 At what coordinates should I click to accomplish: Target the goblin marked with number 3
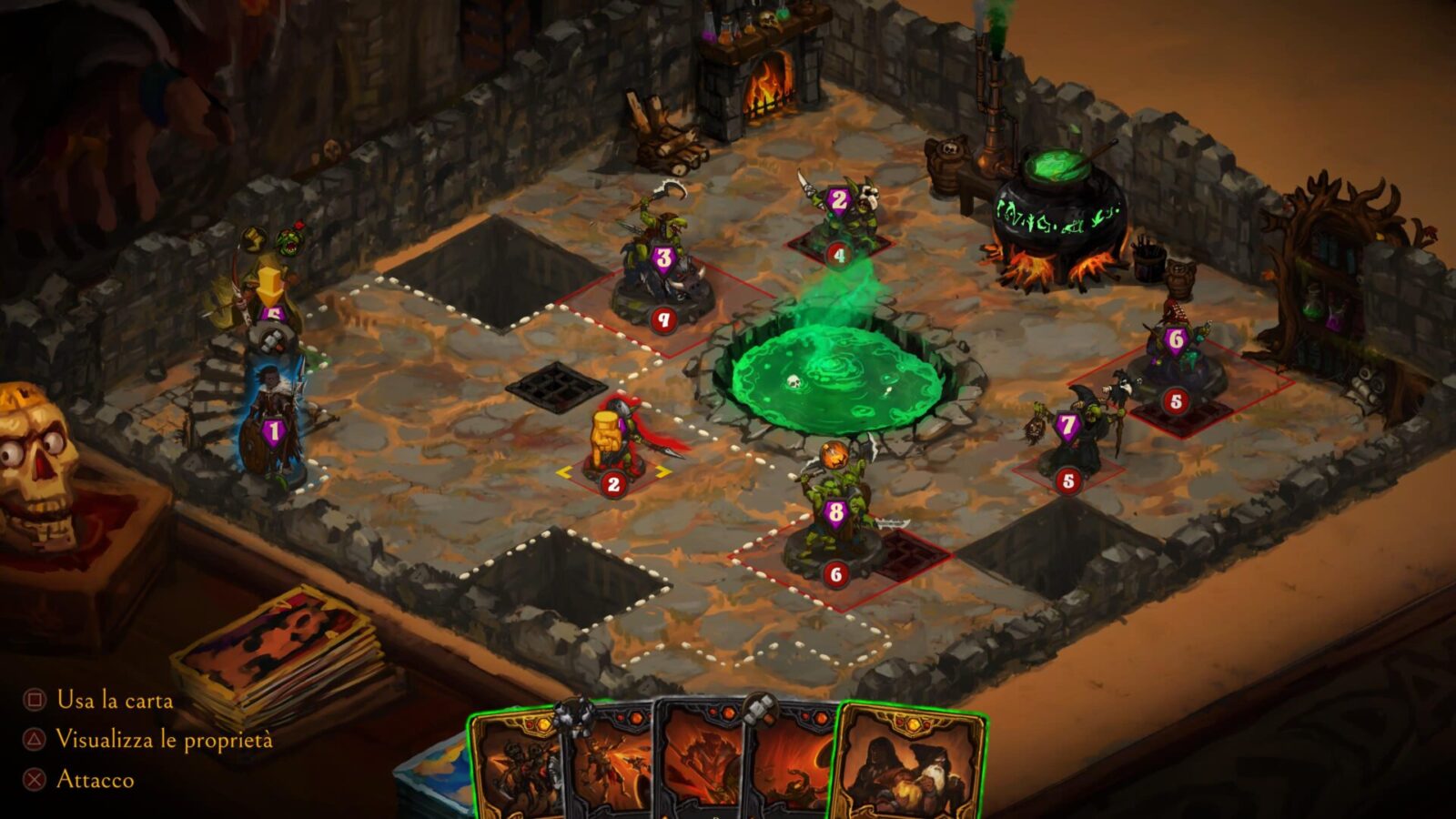pos(663,255)
